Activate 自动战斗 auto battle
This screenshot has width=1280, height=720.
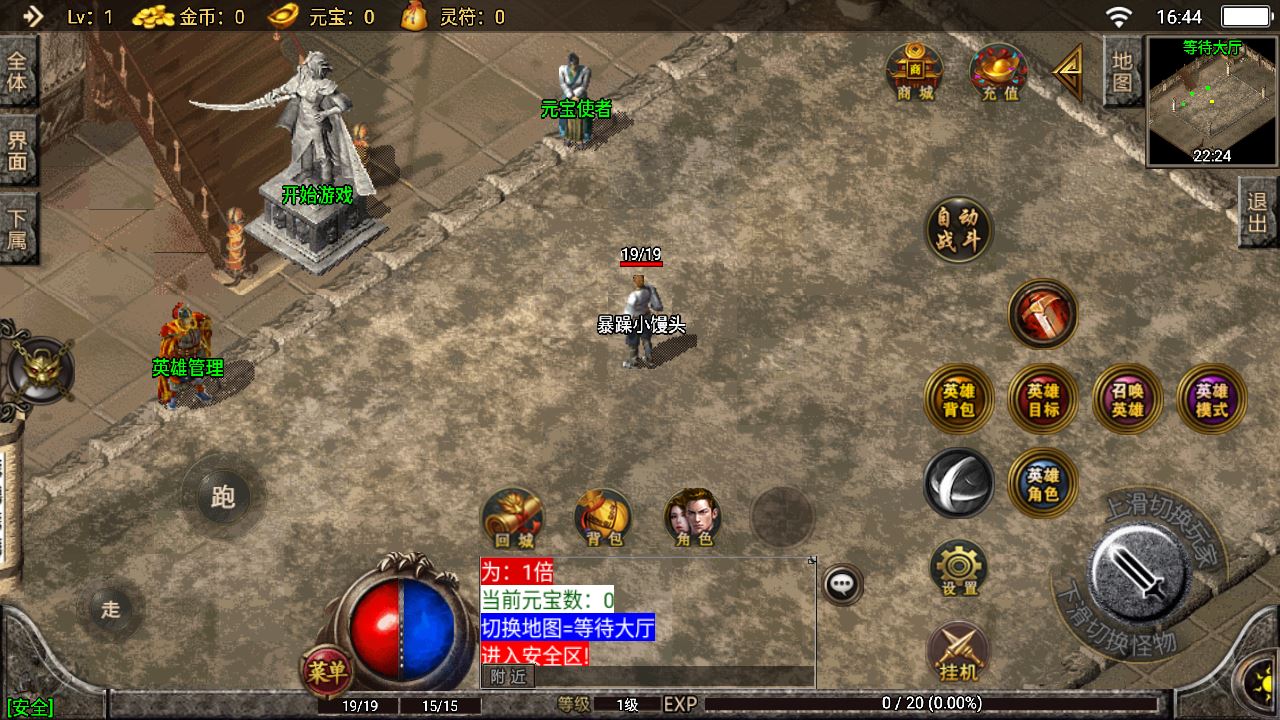(959, 230)
